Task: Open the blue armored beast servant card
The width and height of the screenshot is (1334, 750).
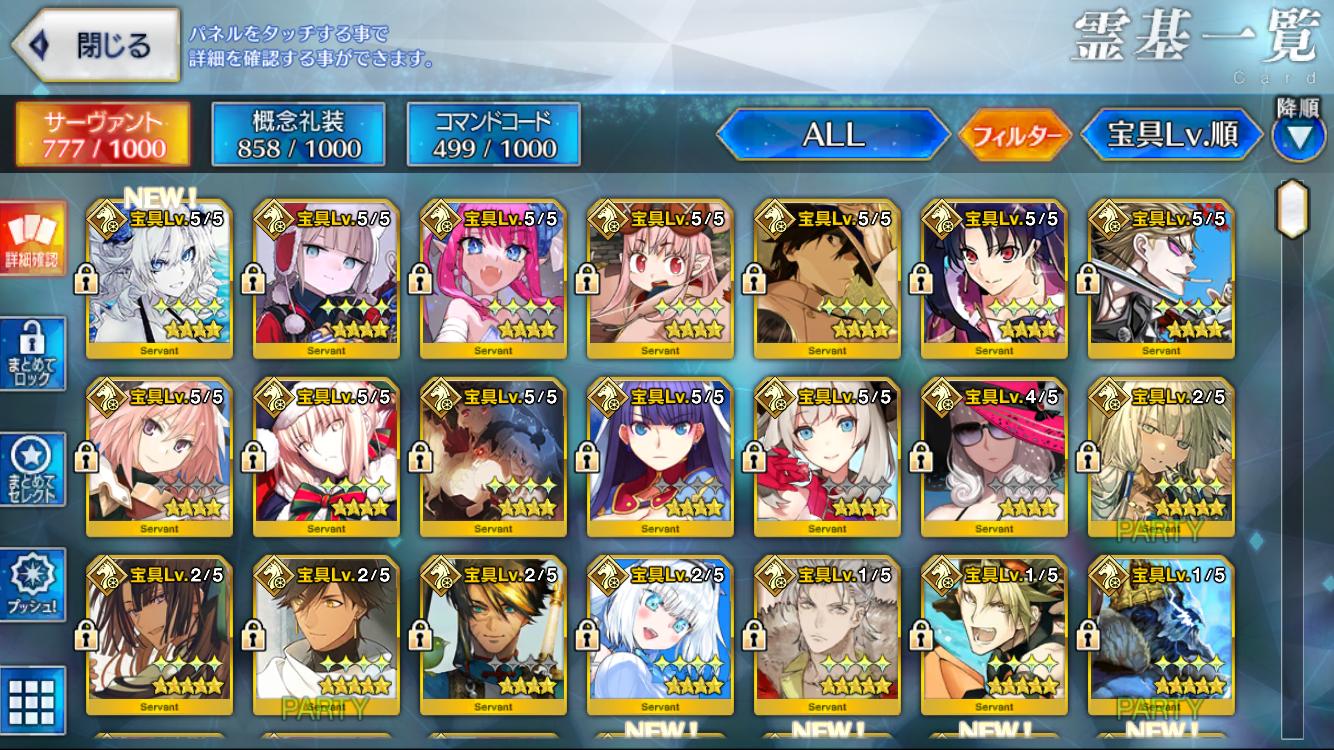Action: coord(1161,637)
